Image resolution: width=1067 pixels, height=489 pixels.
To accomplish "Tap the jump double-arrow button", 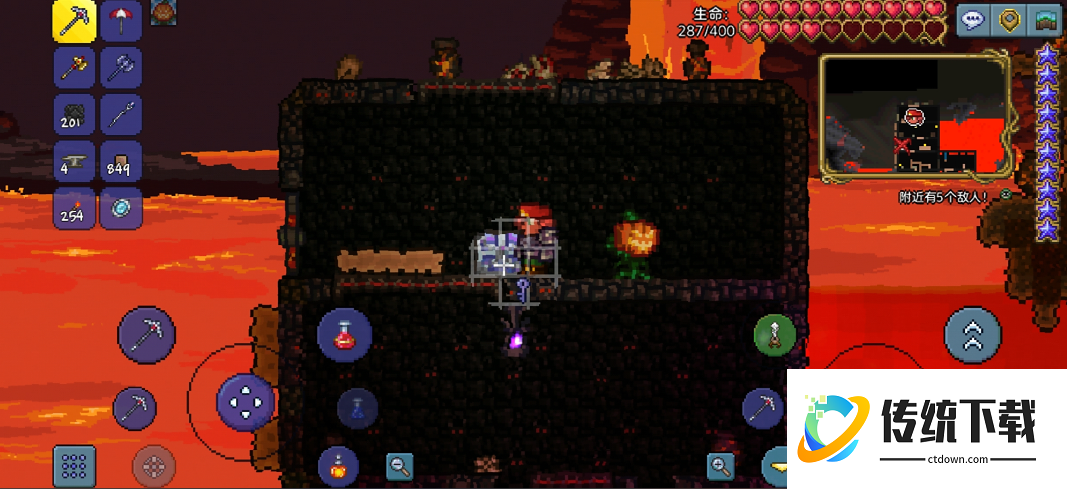I will (x=973, y=335).
